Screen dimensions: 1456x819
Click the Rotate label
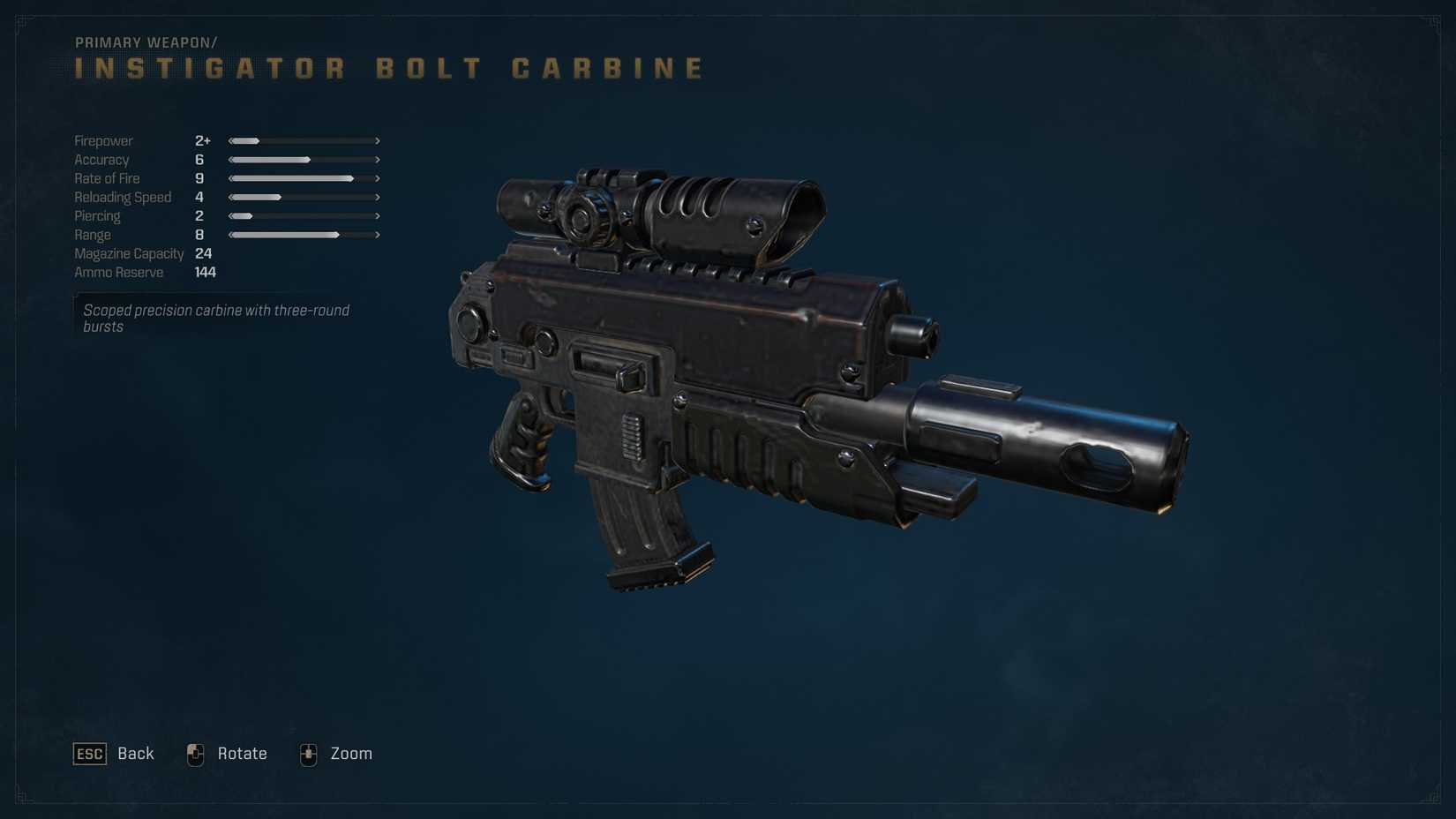[242, 754]
